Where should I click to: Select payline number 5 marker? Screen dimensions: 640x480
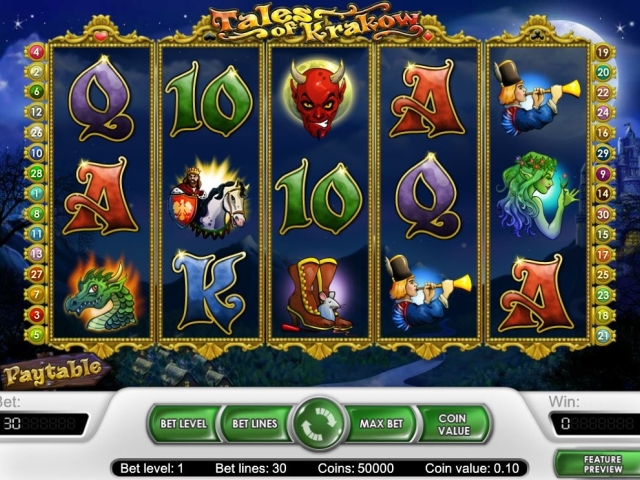(37, 334)
